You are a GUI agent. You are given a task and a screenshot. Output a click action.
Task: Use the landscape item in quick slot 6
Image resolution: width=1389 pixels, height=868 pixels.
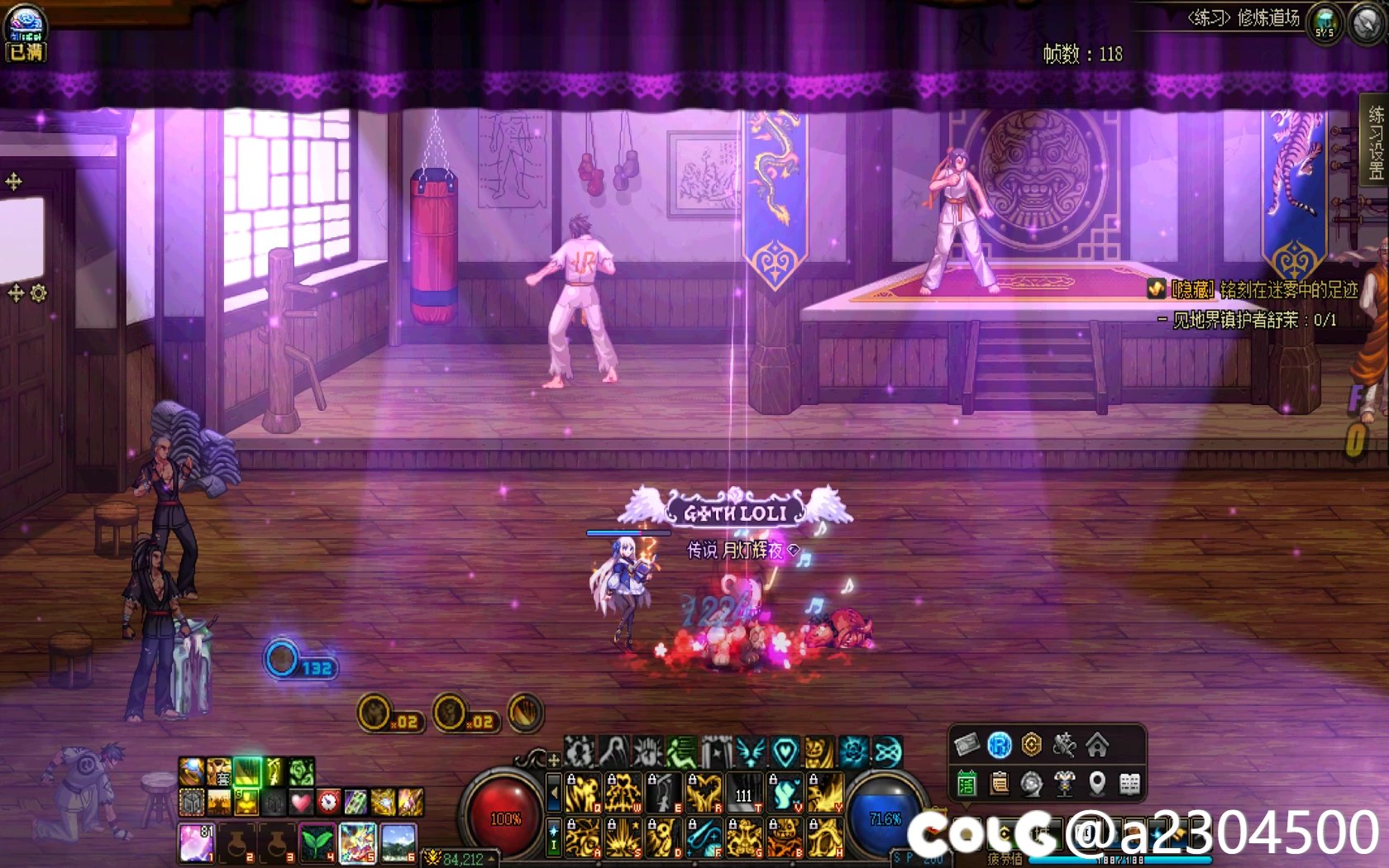(x=398, y=842)
